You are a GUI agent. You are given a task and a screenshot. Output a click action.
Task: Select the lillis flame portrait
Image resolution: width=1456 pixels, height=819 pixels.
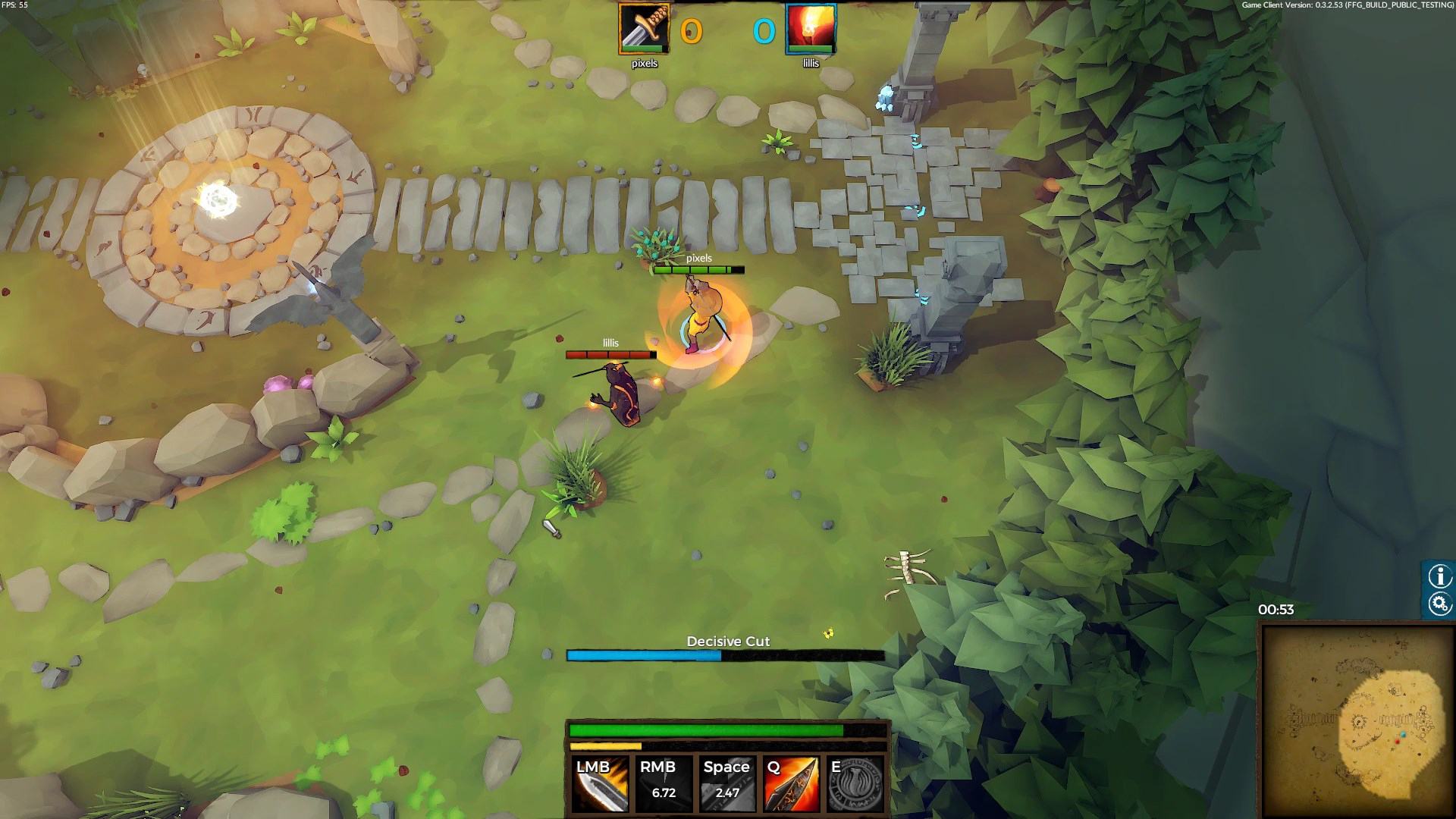(x=811, y=29)
